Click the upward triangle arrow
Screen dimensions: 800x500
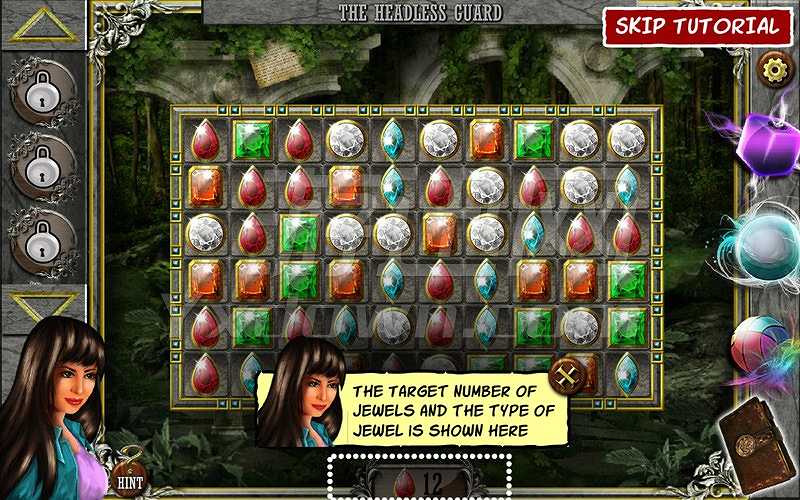(x=43, y=25)
